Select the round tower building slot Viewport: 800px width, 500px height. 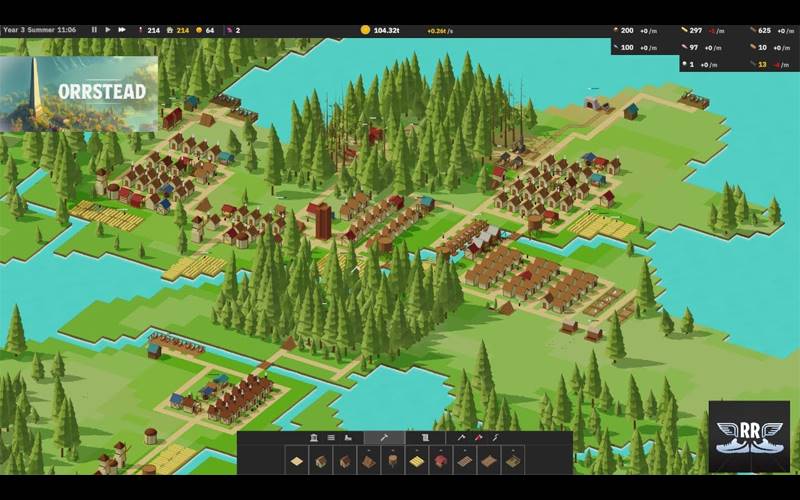[393, 460]
